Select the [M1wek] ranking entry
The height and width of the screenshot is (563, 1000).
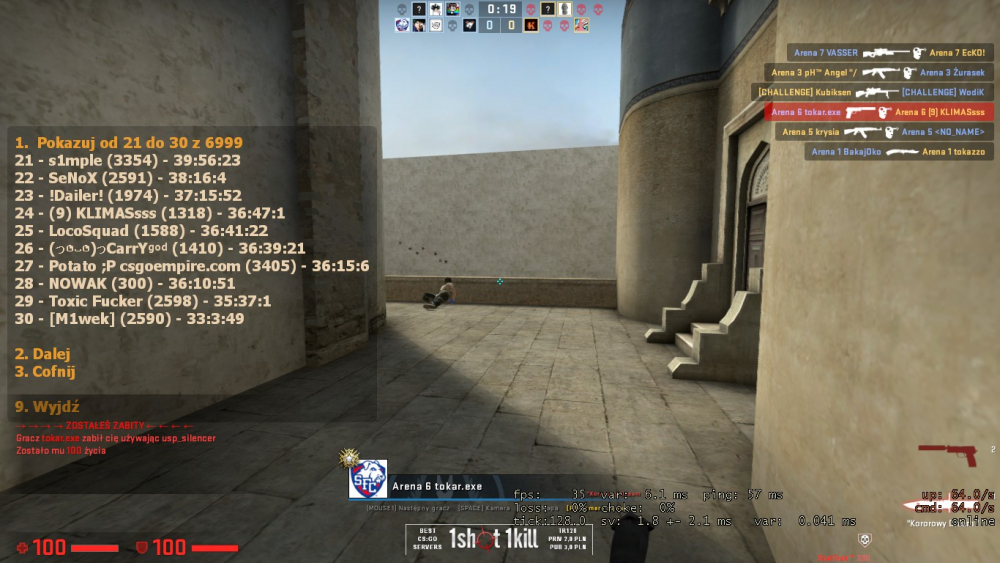tap(129, 319)
